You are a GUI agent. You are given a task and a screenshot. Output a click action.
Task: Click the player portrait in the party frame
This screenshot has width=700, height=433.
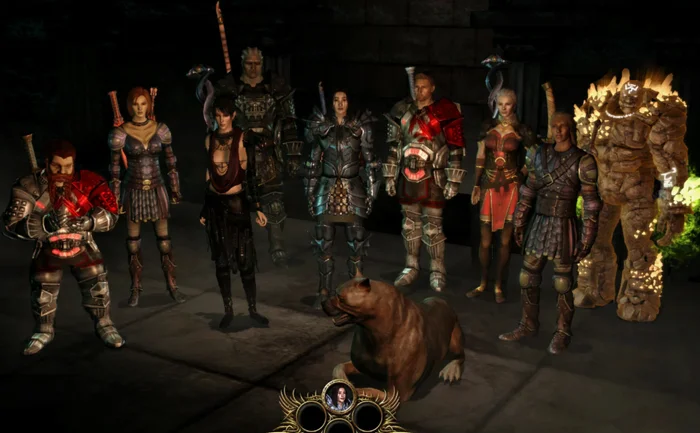point(339,396)
